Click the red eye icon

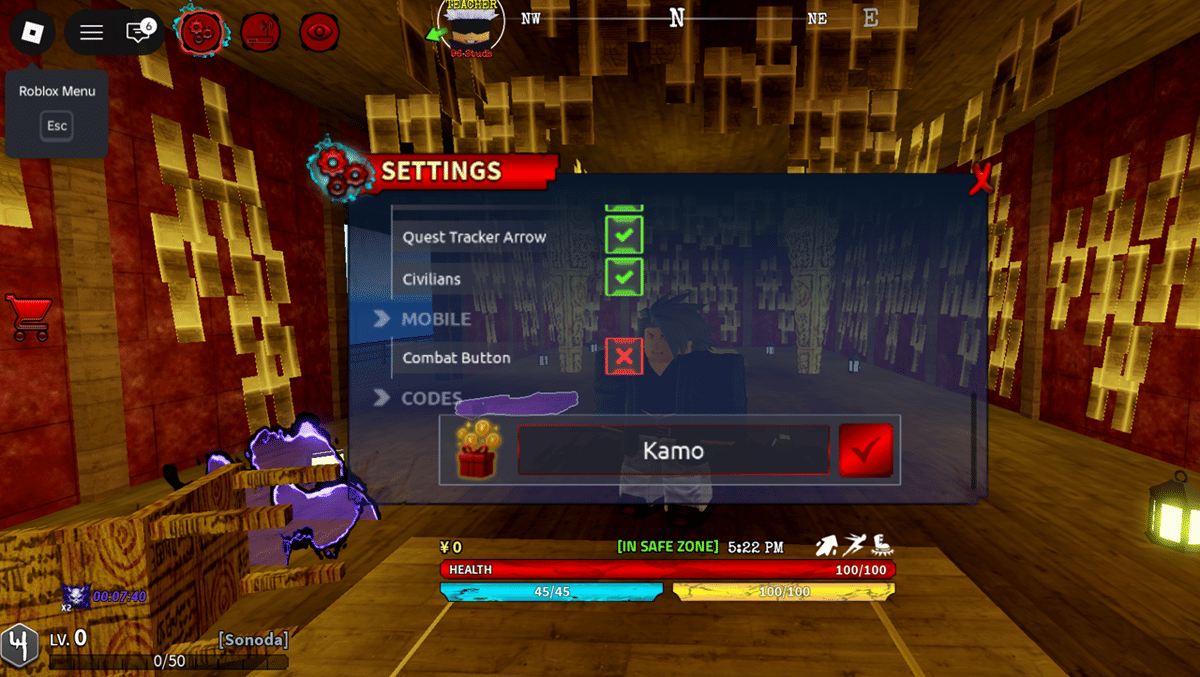(x=319, y=32)
